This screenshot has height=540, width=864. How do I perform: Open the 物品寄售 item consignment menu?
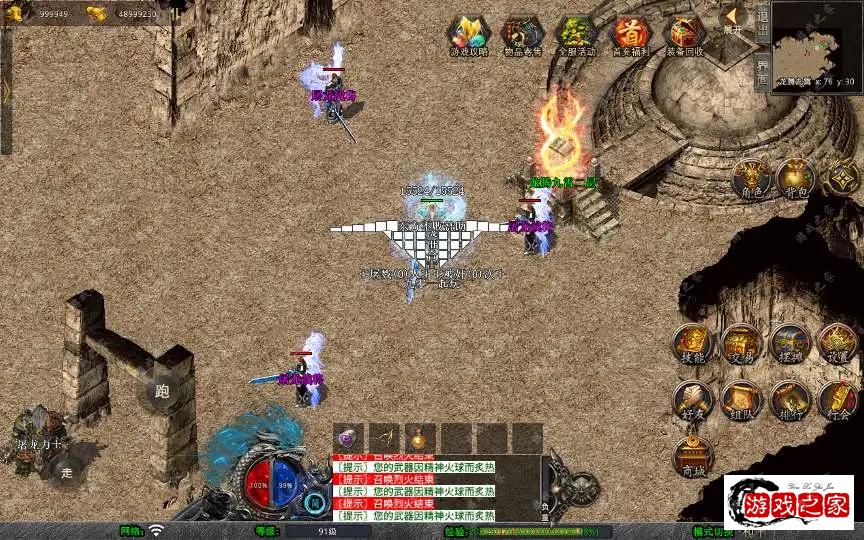[523, 35]
